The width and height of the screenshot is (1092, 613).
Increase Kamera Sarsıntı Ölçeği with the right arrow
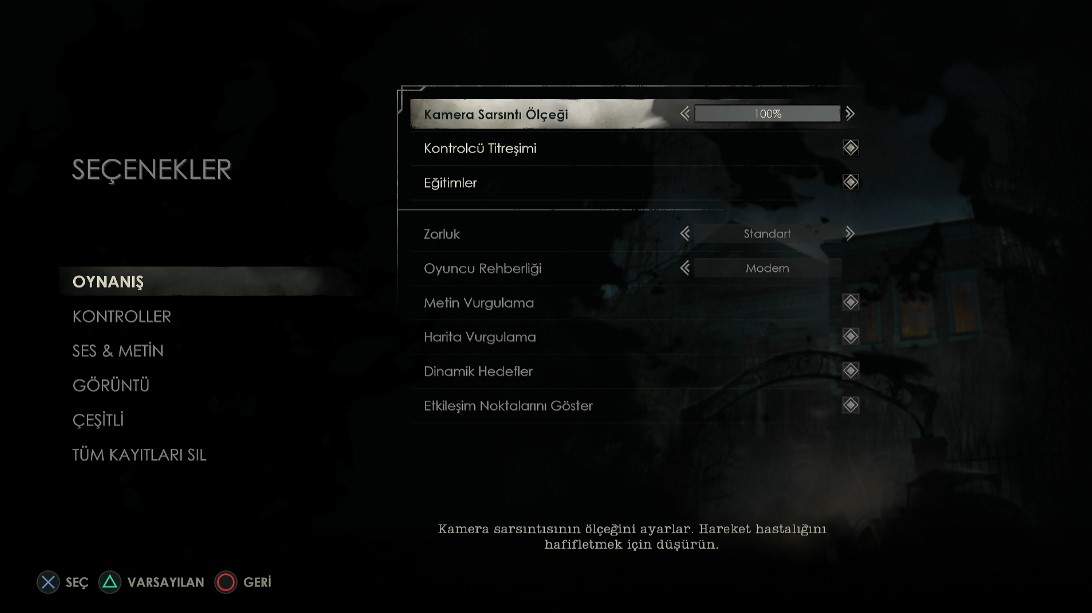[x=850, y=114]
